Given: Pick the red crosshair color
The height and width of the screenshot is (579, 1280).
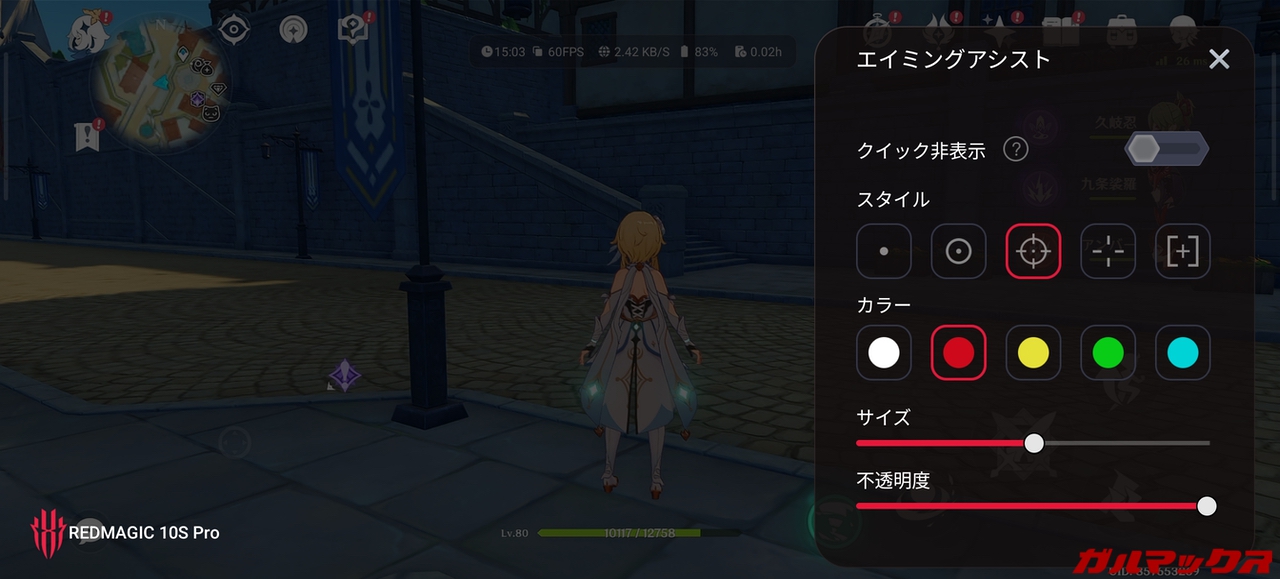Looking at the screenshot, I should [959, 353].
